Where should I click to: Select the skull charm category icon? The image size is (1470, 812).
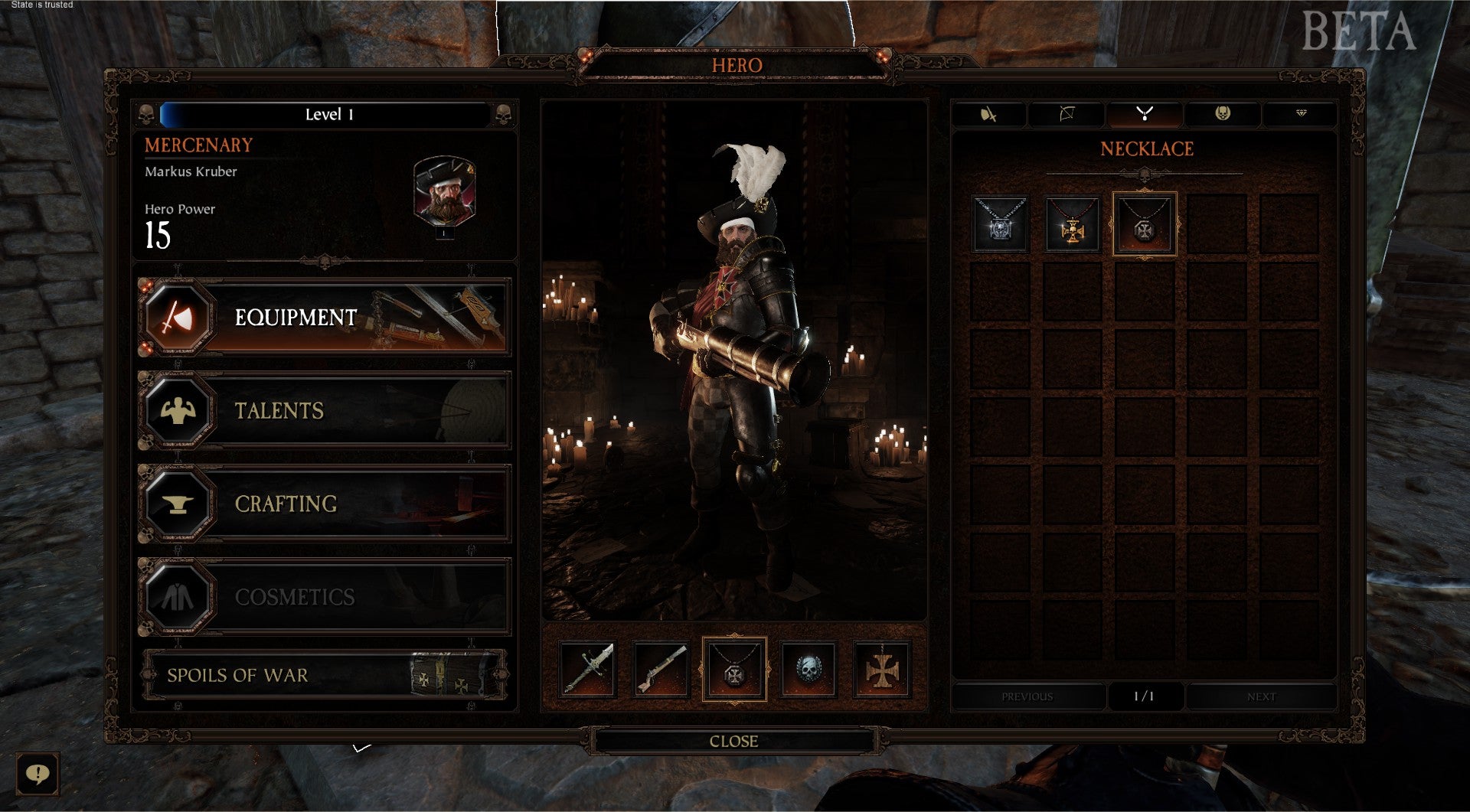pos(1222,114)
